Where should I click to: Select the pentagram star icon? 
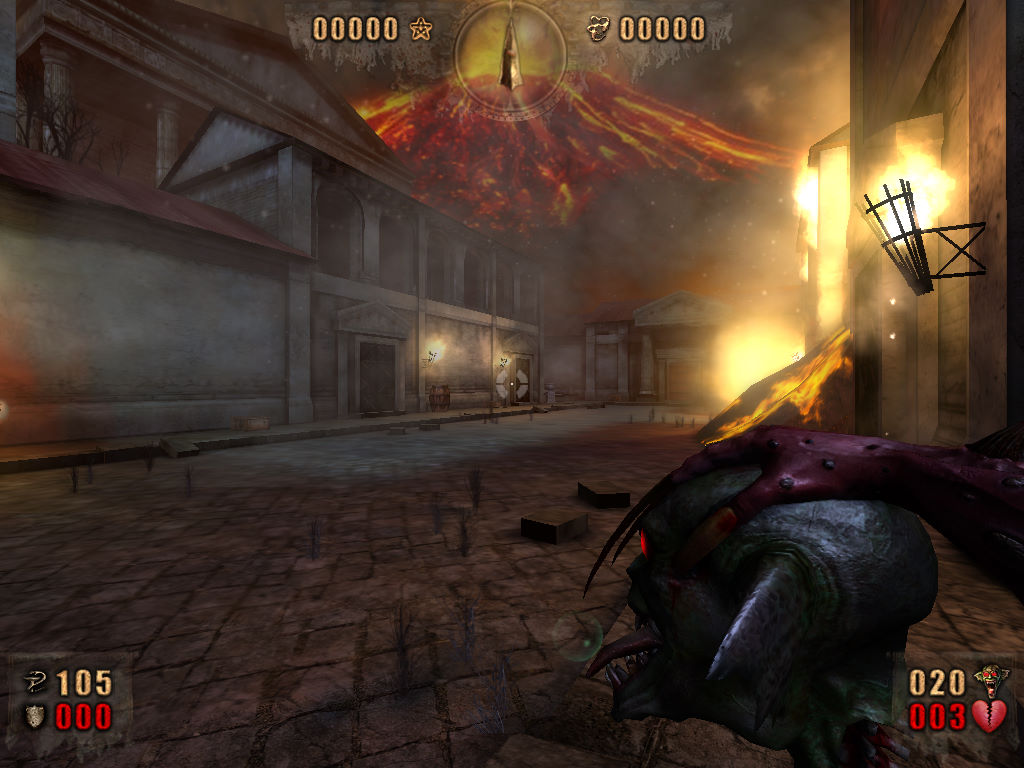[420, 29]
